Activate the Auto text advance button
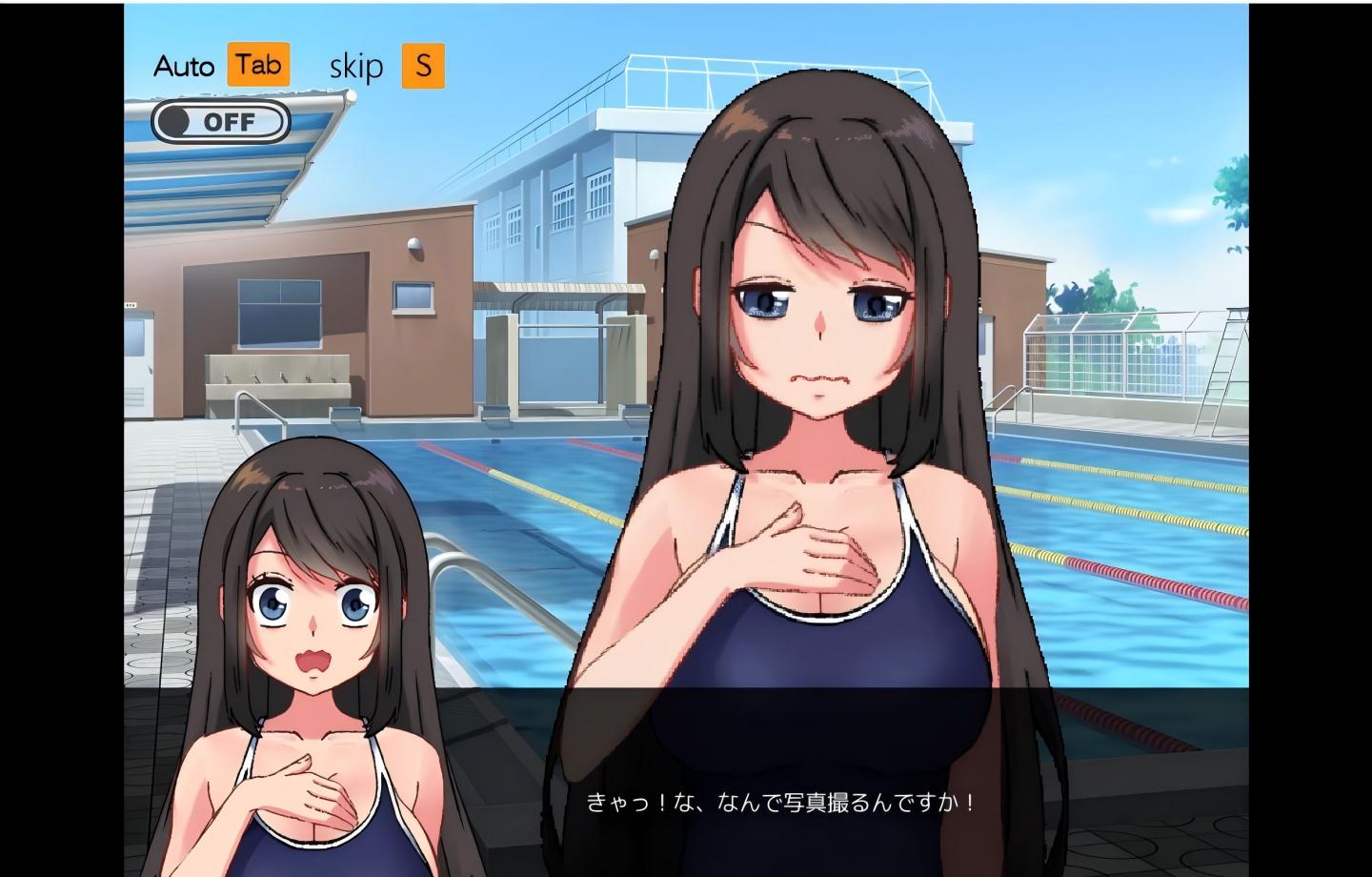Viewport: 1372px width, 877px height. coord(184,65)
